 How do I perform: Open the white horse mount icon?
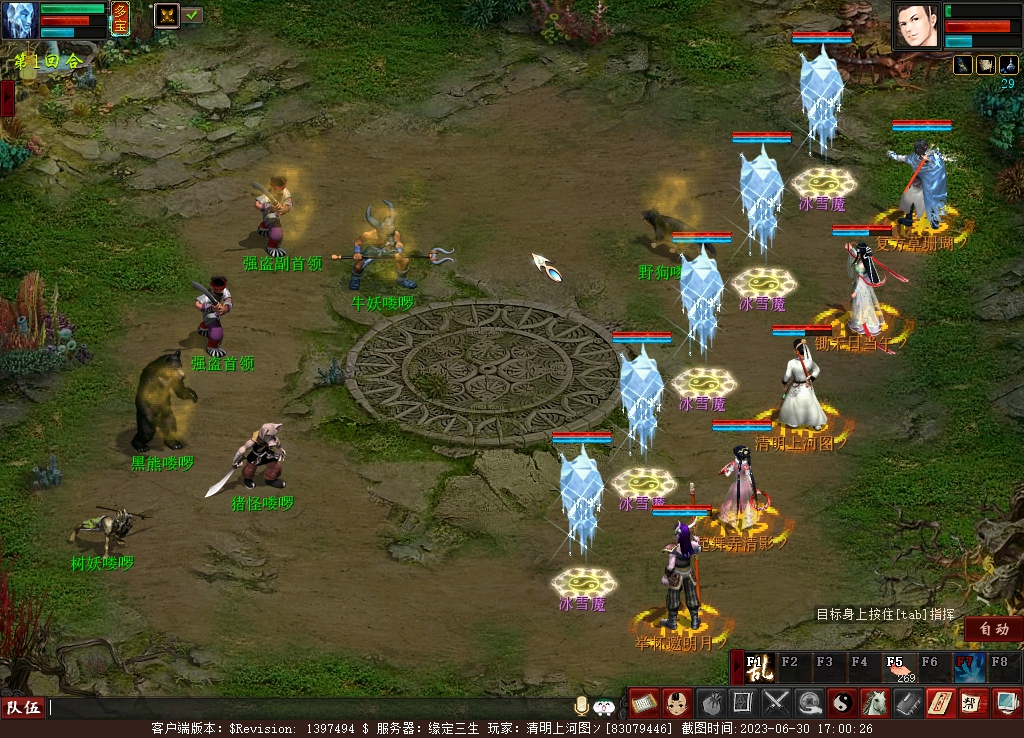pos(875,703)
